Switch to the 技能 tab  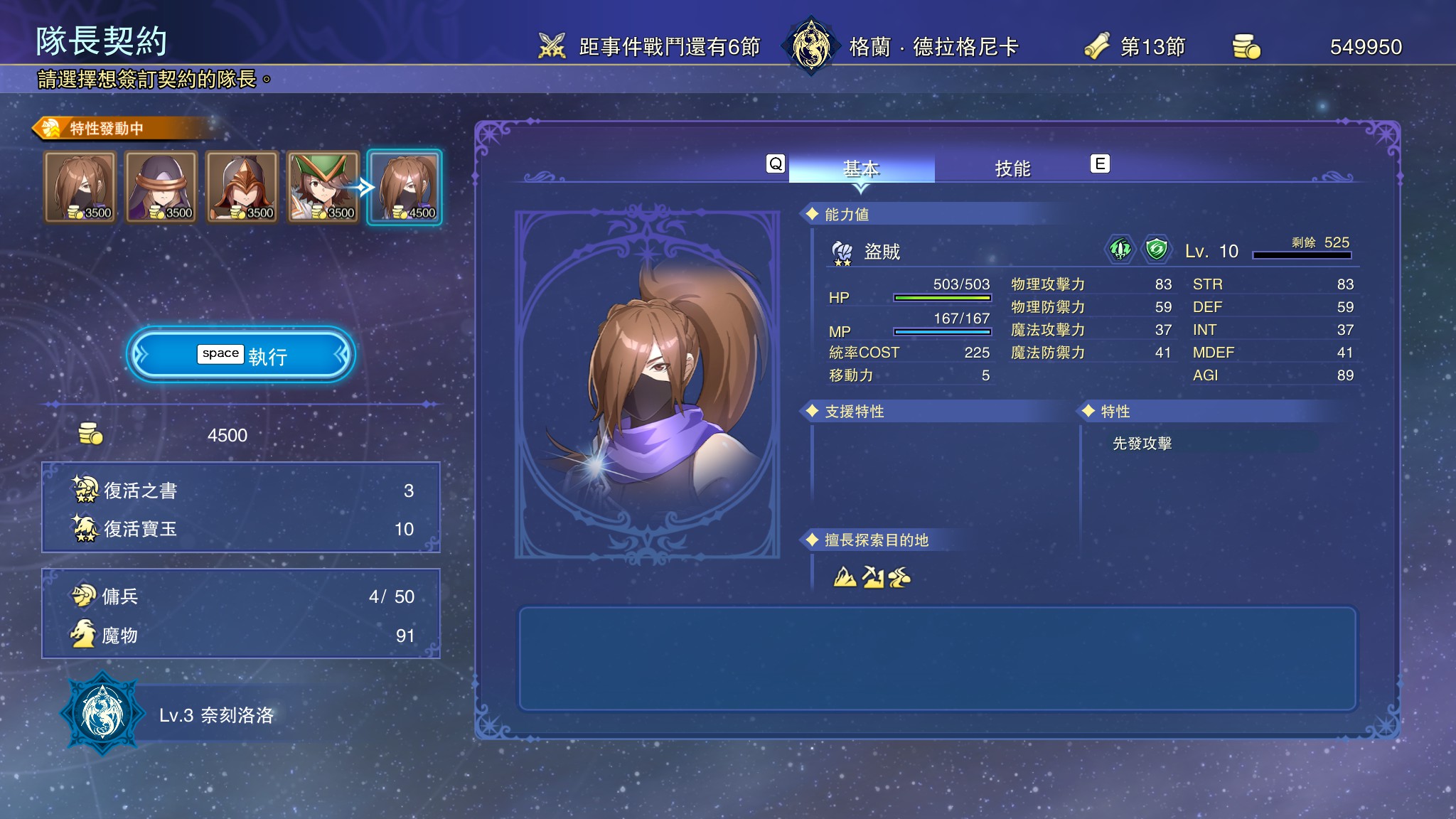pyautogui.click(x=1012, y=168)
